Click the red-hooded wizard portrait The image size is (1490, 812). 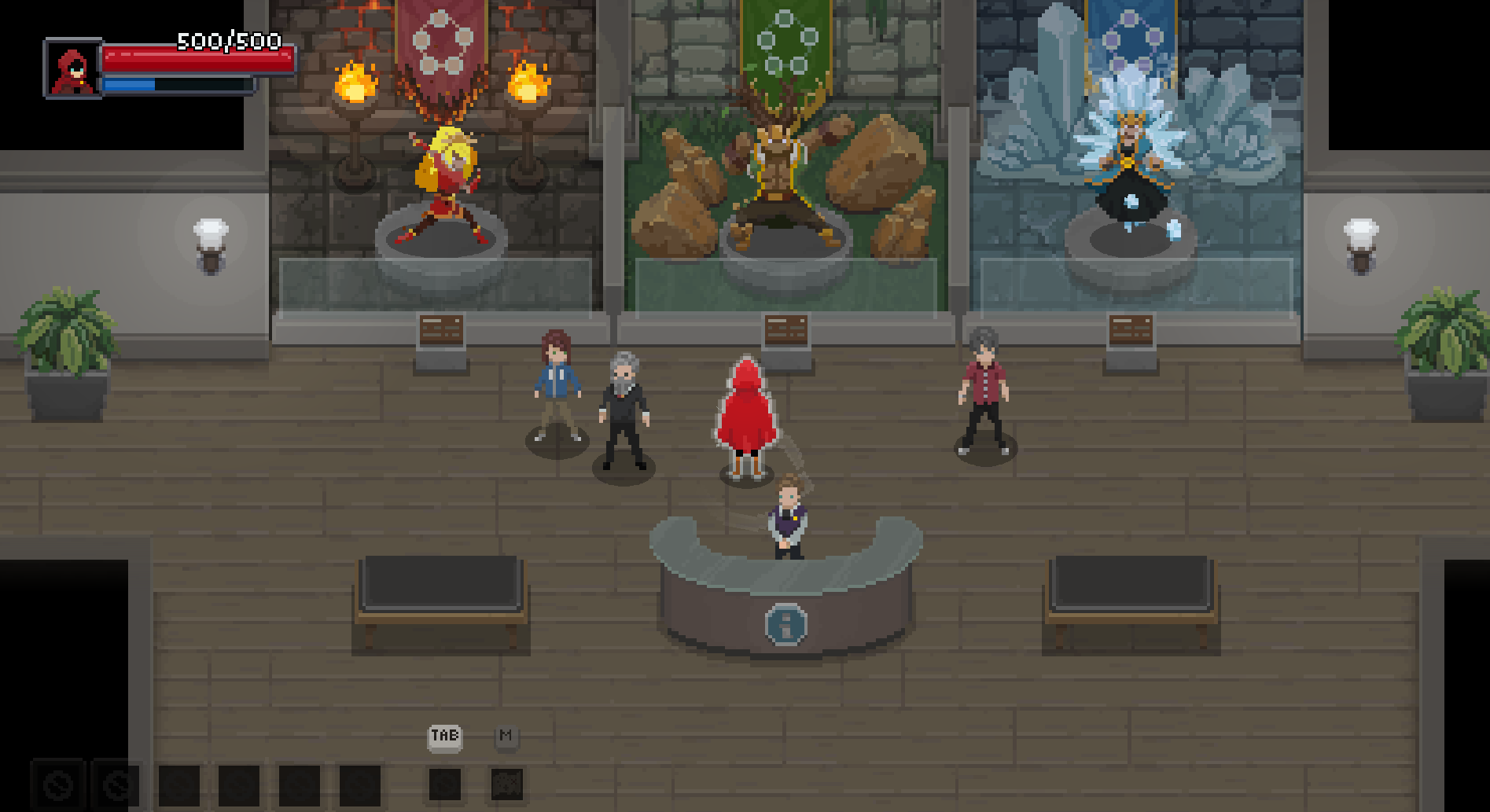click(x=72, y=68)
